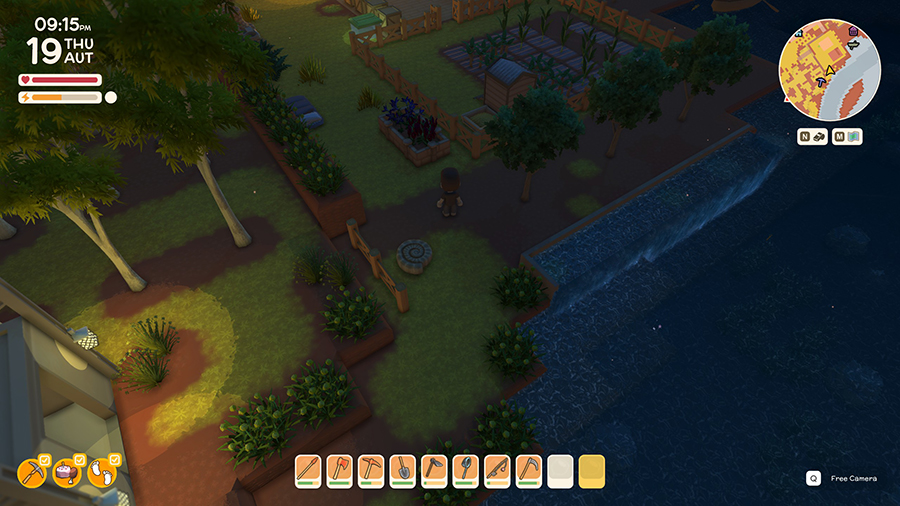
Task: Click the pickaxe buff icon
Action: [33, 471]
